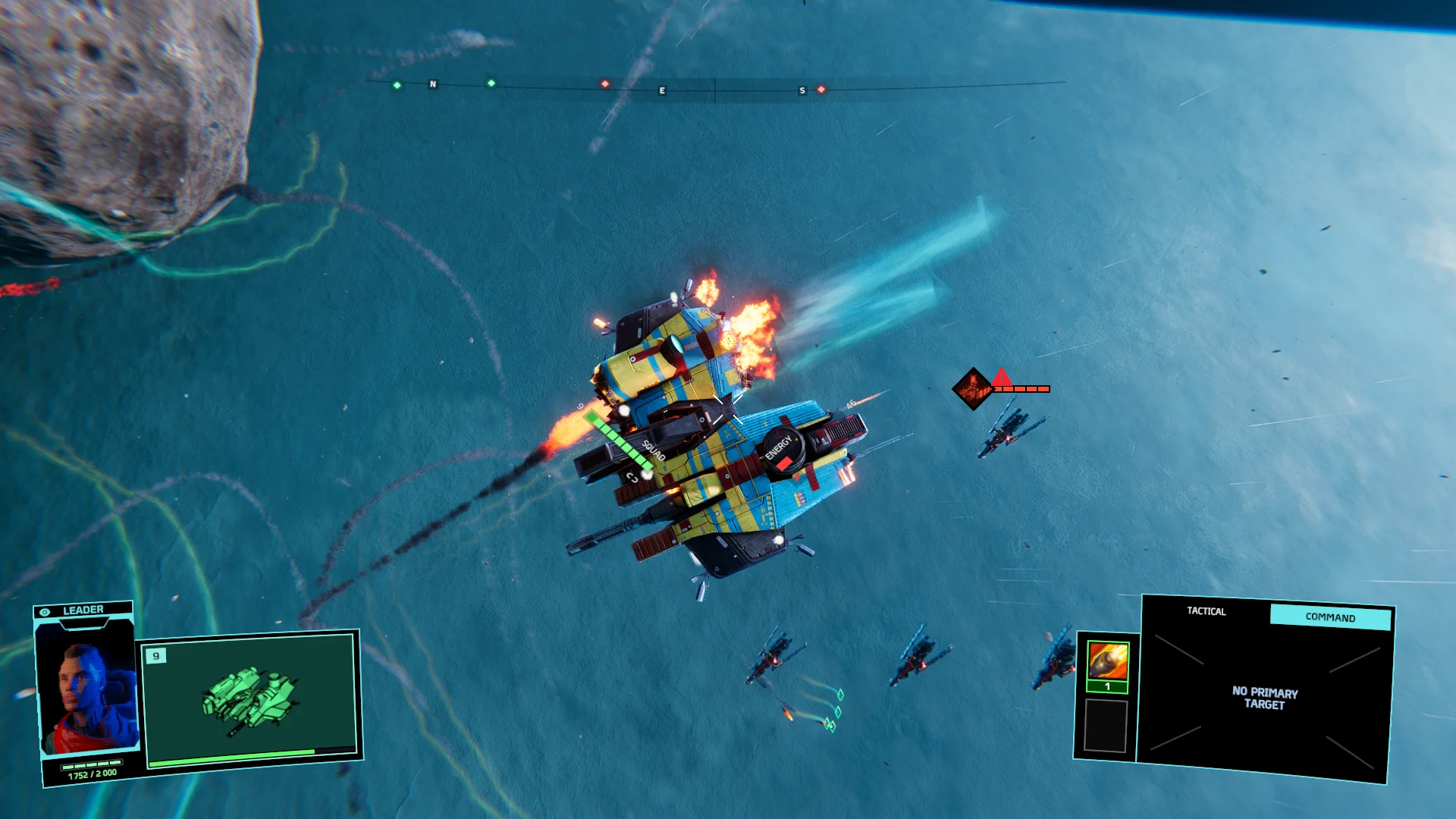Activate the missile ability icon

pyautogui.click(x=1108, y=661)
